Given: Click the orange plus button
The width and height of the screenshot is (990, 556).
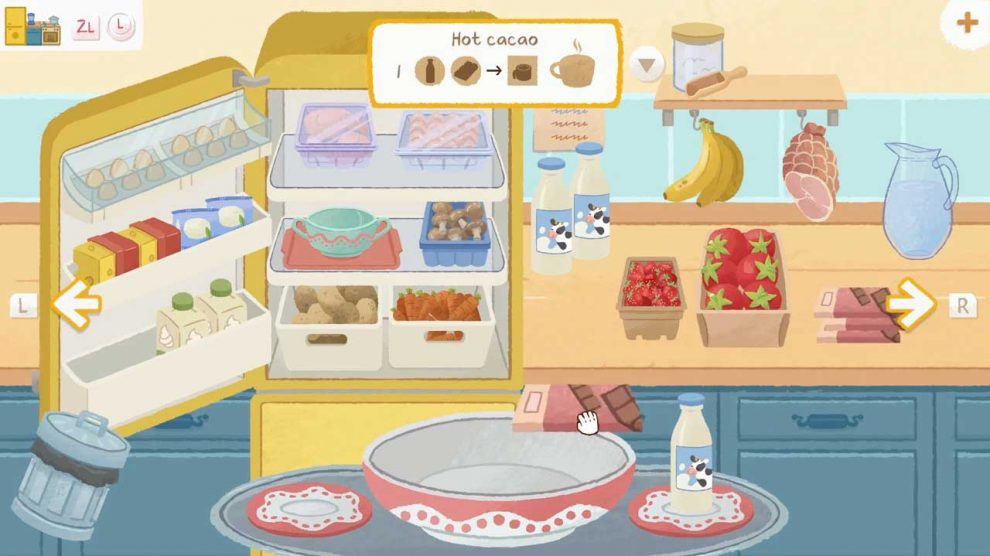Looking at the screenshot, I should pos(967,24).
